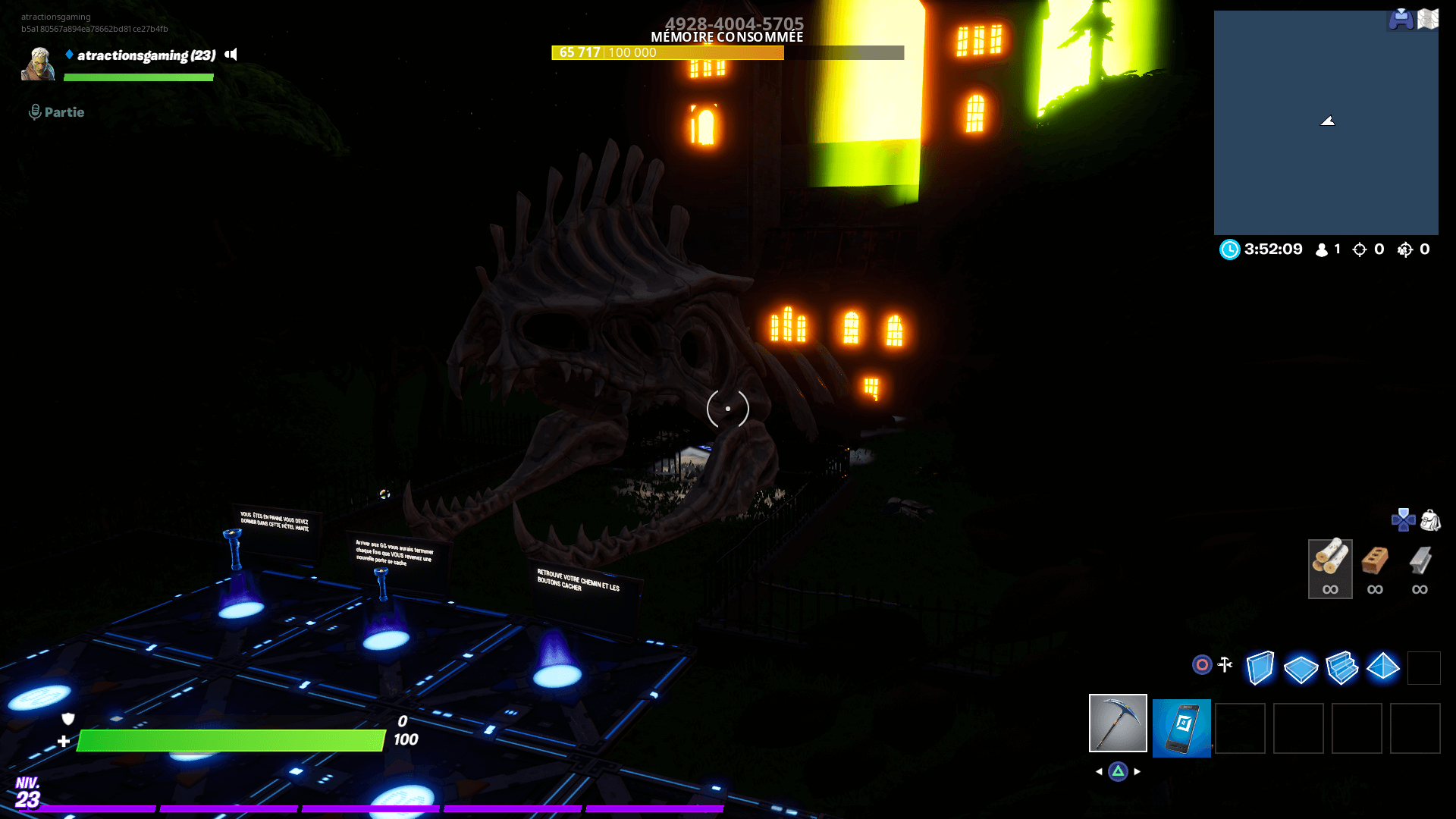The image size is (1456, 819).
Task: Click the atractionsgaming player avatar
Action: click(x=38, y=64)
